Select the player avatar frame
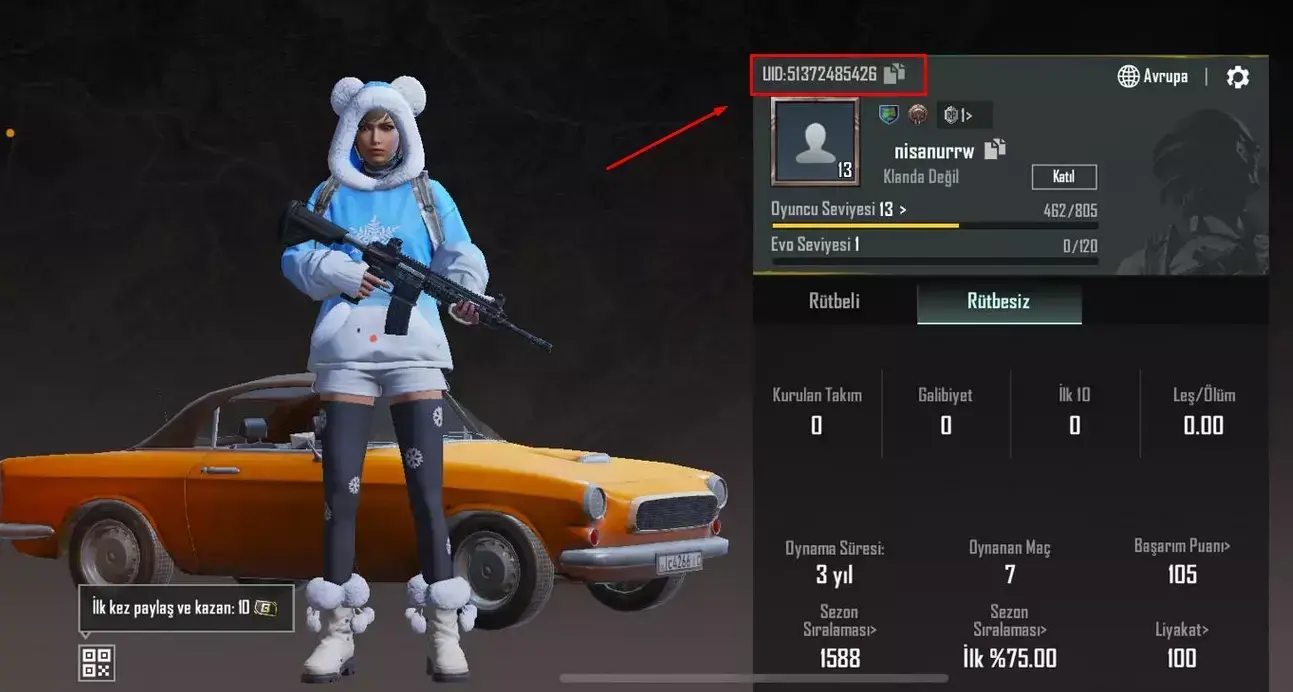This screenshot has width=1293, height=692. coord(815,142)
